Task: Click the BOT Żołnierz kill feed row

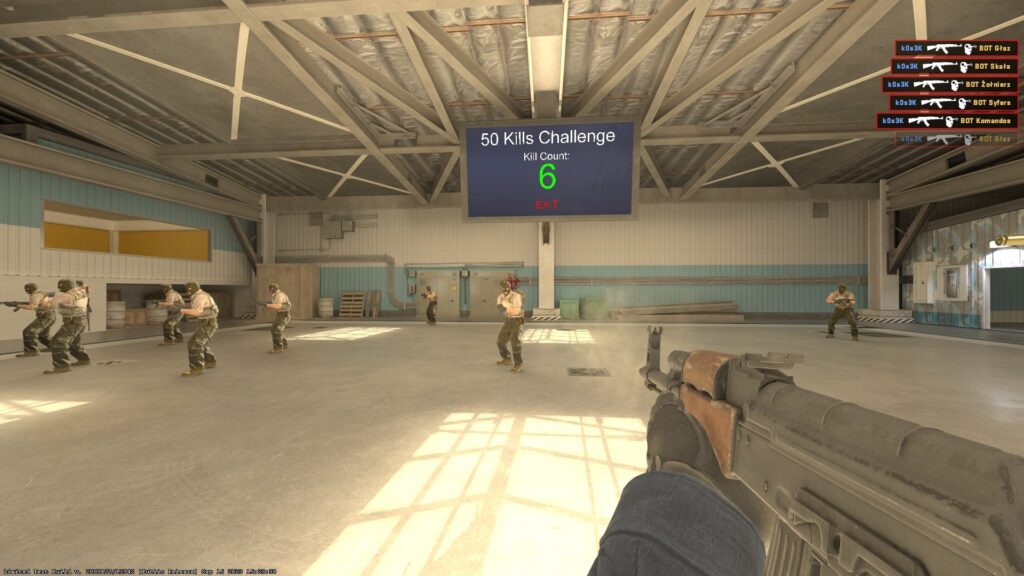Action: point(950,84)
